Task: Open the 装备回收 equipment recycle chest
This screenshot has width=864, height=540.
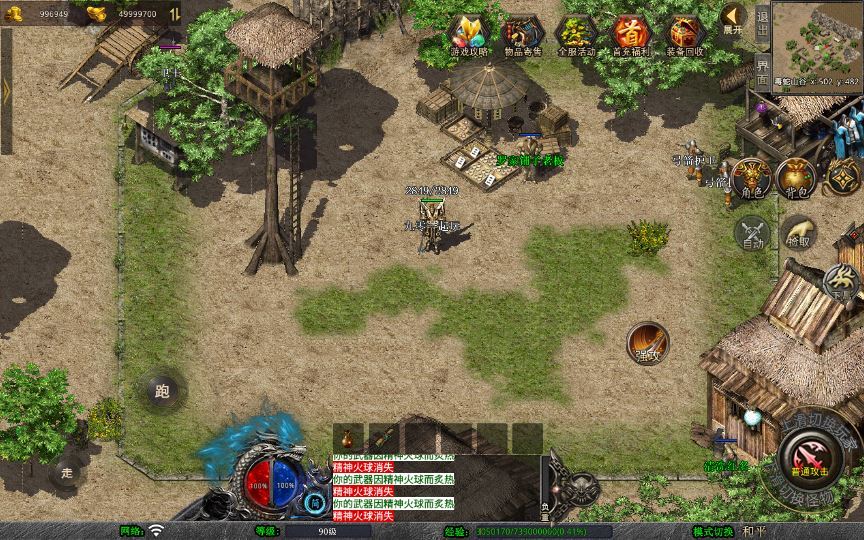Action: coord(685,36)
